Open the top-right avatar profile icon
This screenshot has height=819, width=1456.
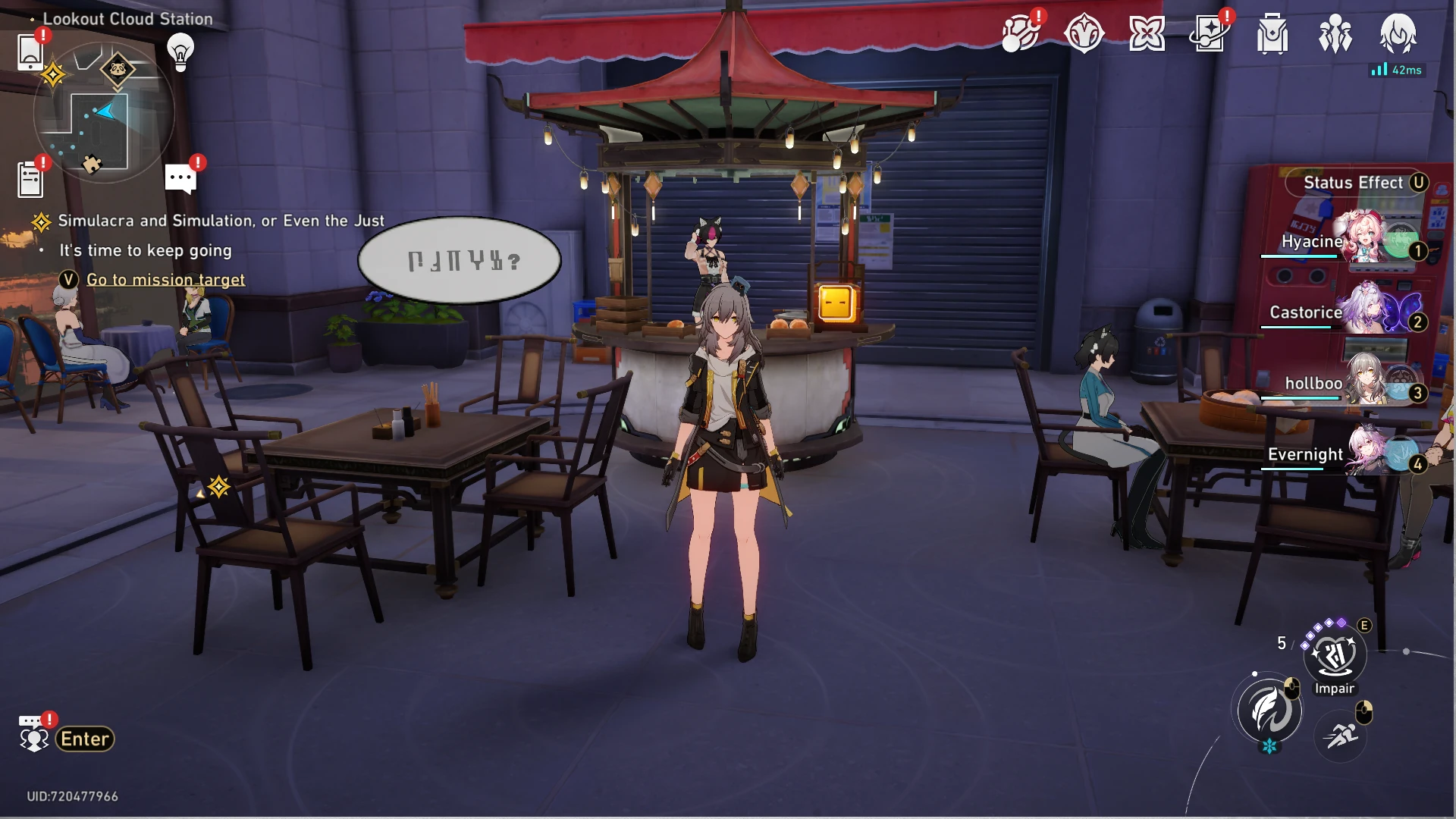tap(1398, 34)
